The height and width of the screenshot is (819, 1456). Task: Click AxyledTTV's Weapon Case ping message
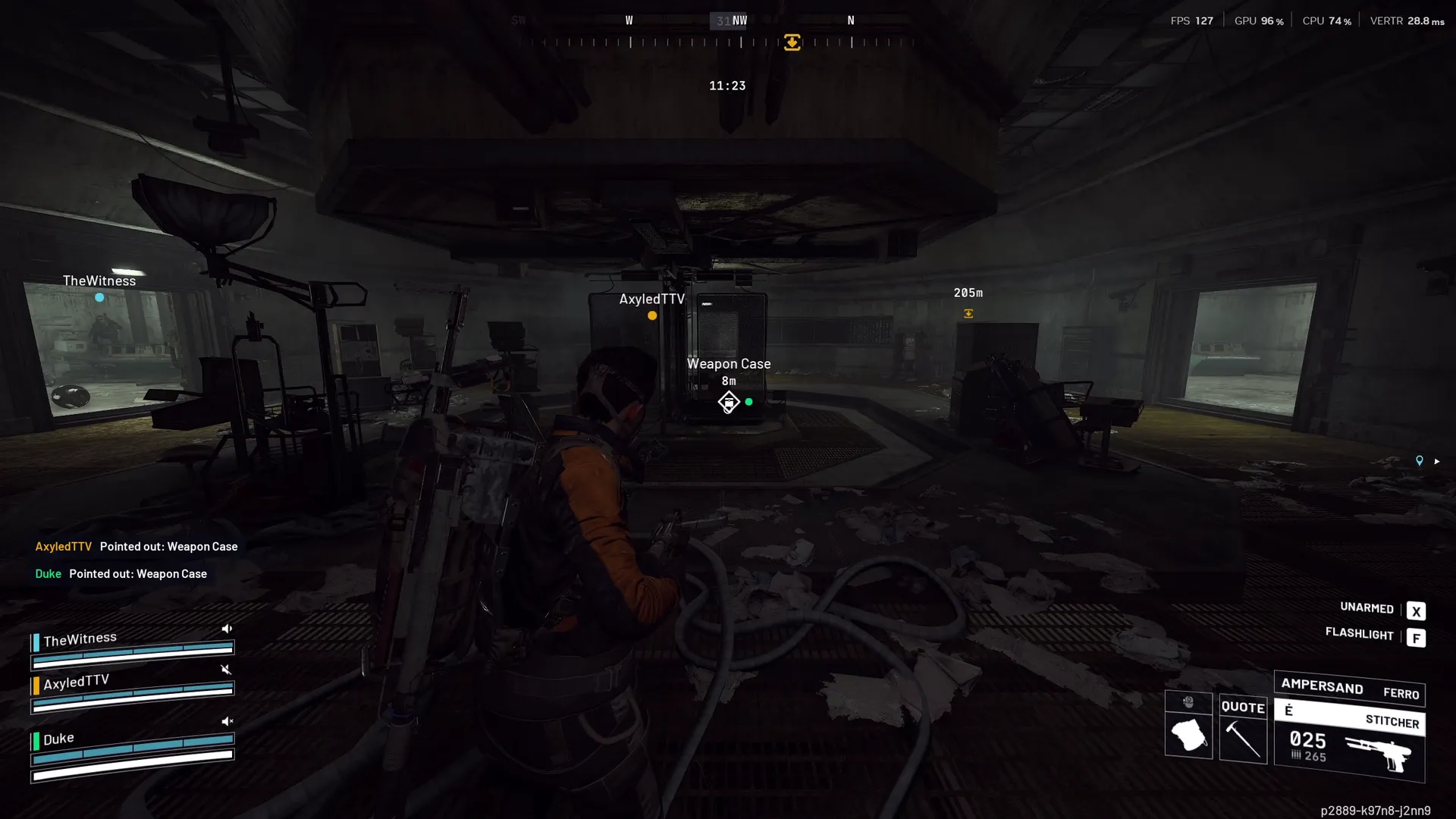point(136,547)
